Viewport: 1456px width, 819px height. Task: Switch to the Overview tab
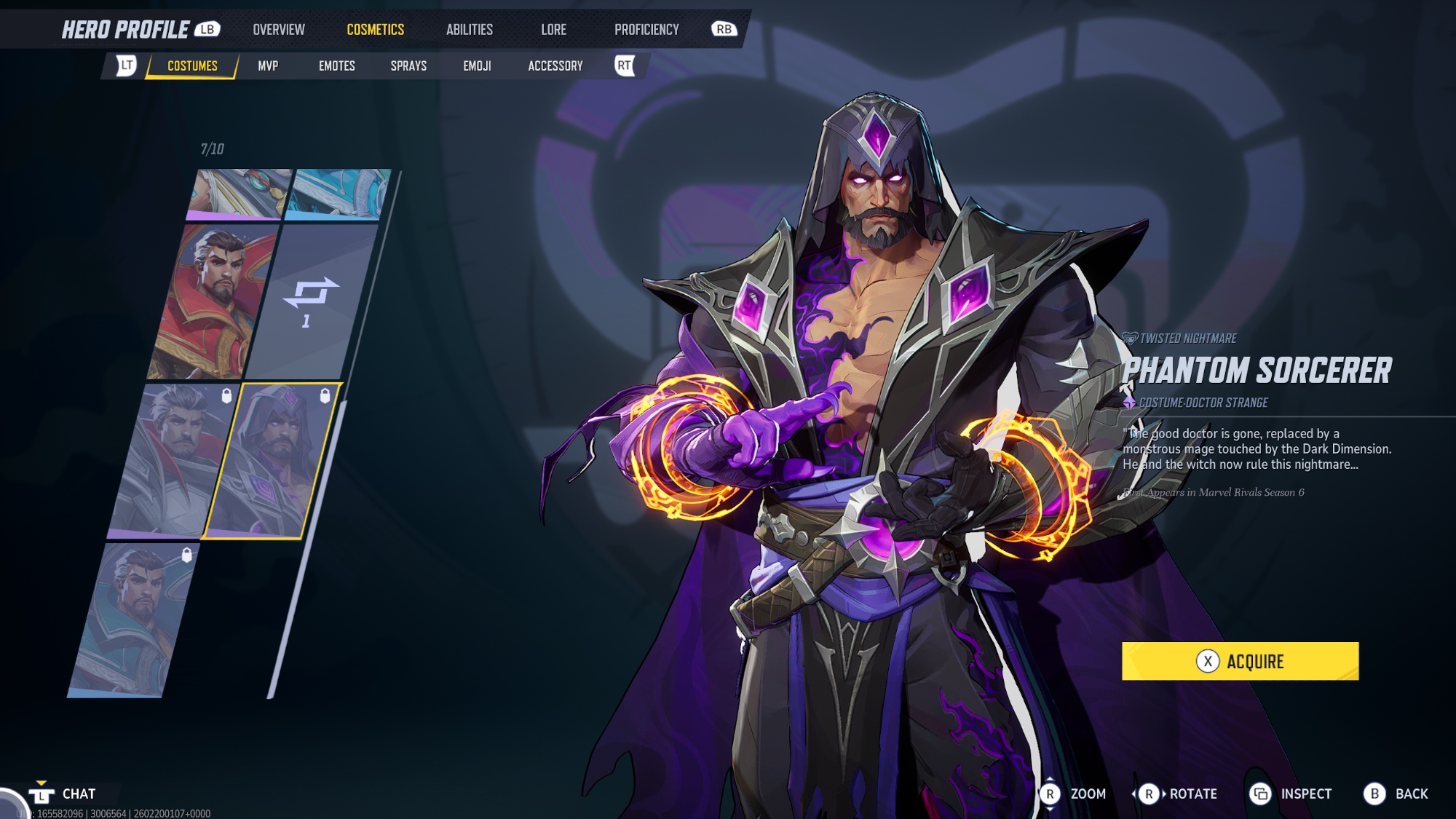[279, 30]
